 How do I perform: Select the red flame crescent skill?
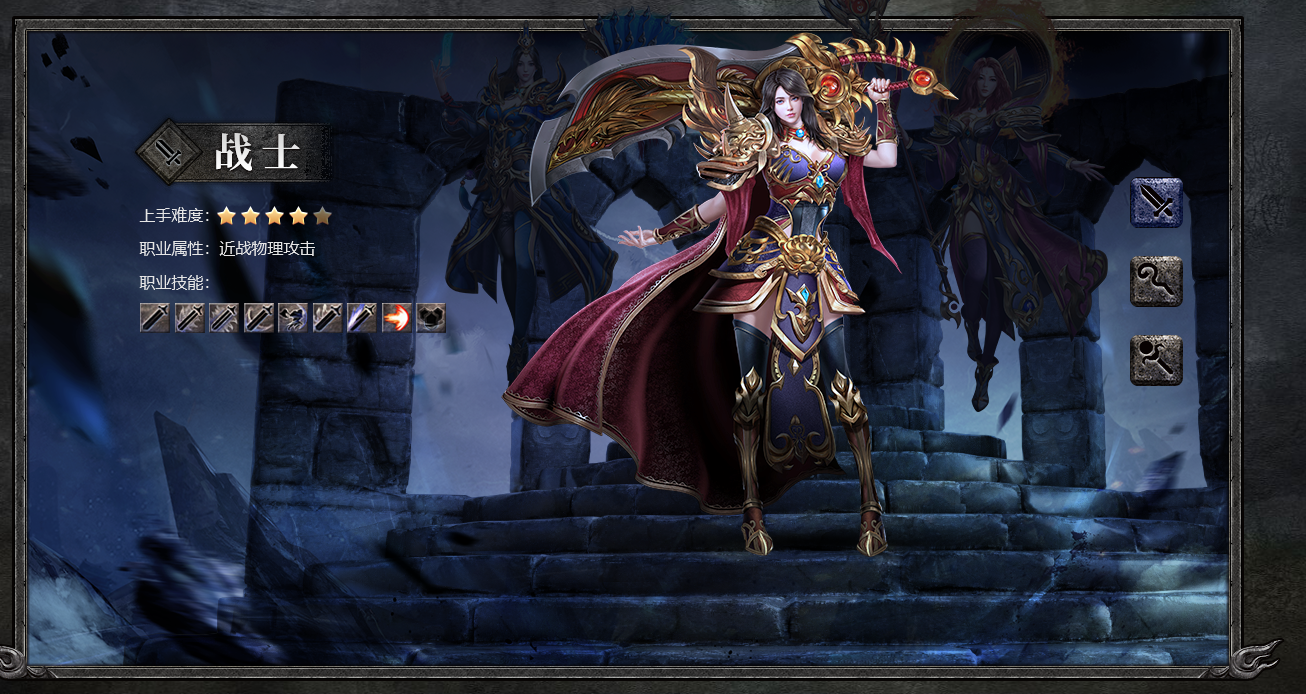396,318
